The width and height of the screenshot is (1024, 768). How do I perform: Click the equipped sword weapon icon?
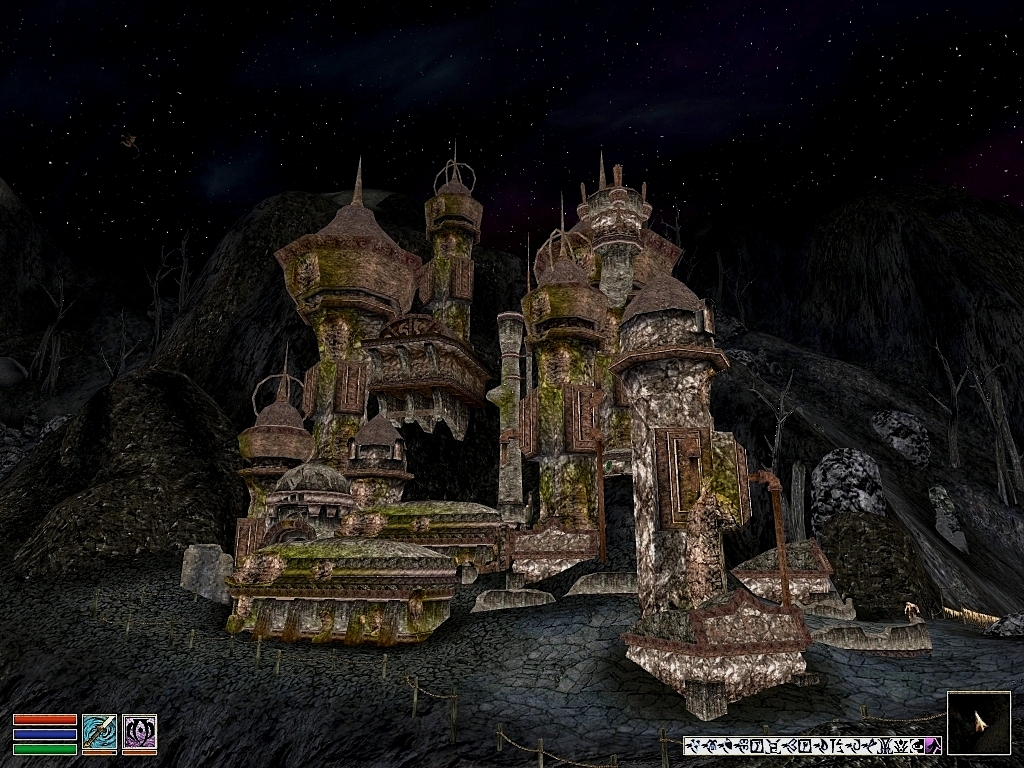coord(99,733)
